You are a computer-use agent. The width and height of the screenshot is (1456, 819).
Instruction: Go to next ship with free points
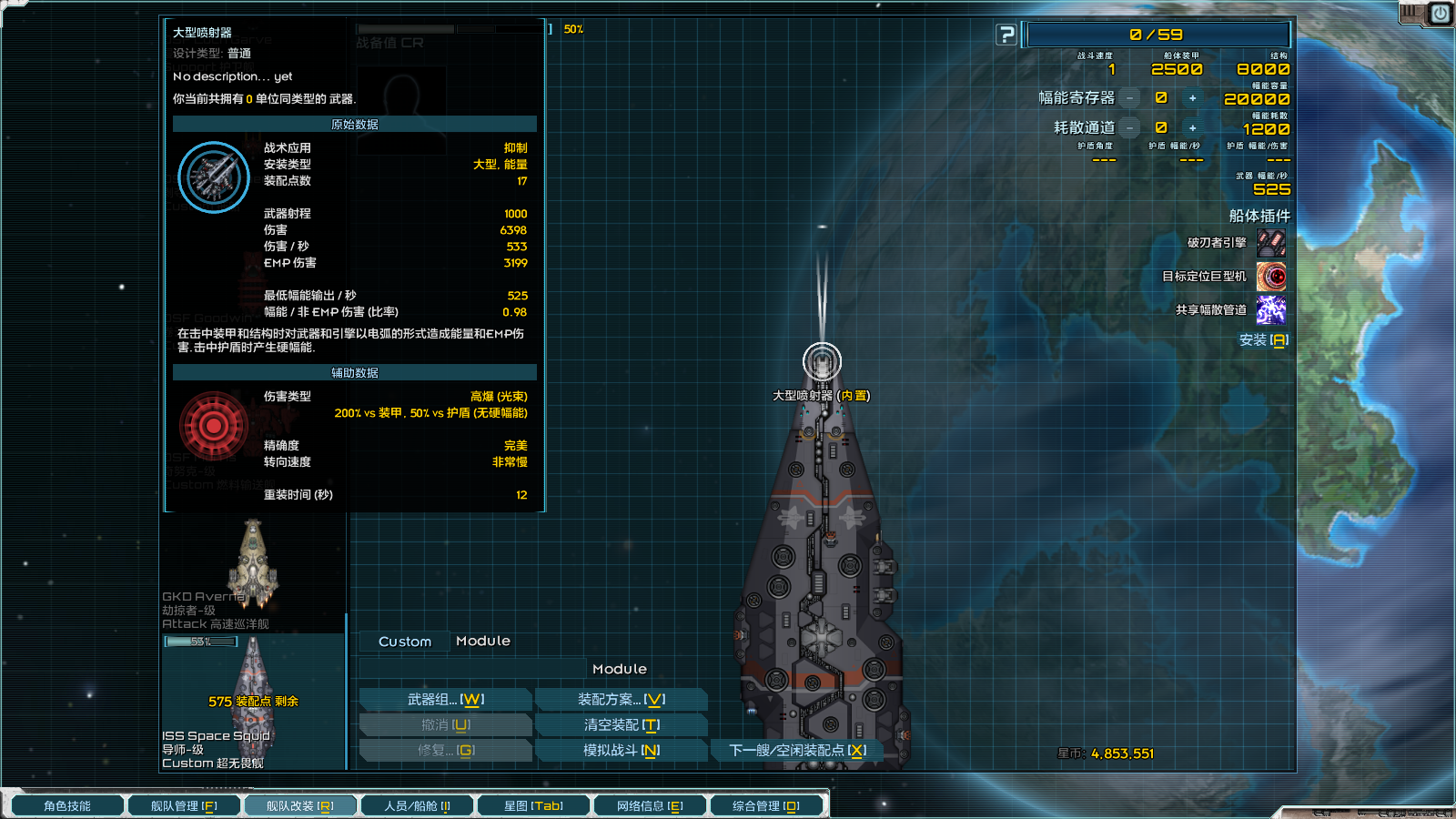click(x=797, y=751)
